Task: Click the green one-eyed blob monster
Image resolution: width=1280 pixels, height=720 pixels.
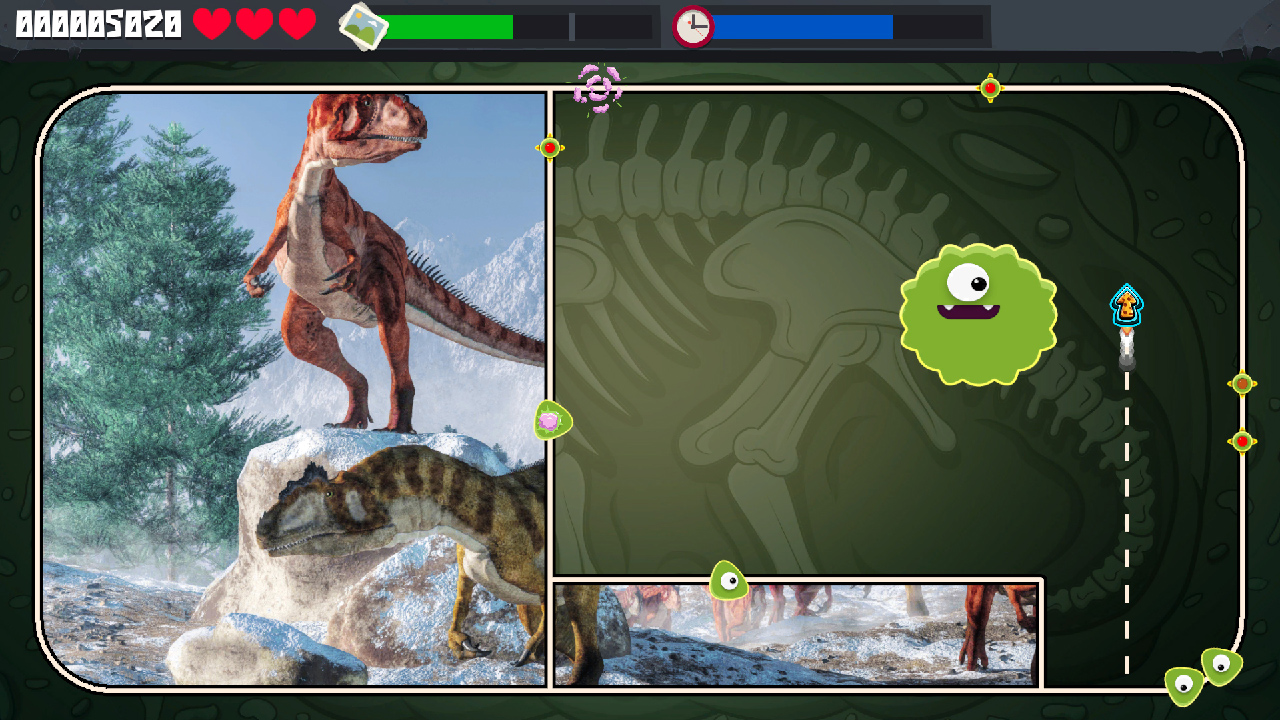Action: (x=977, y=312)
